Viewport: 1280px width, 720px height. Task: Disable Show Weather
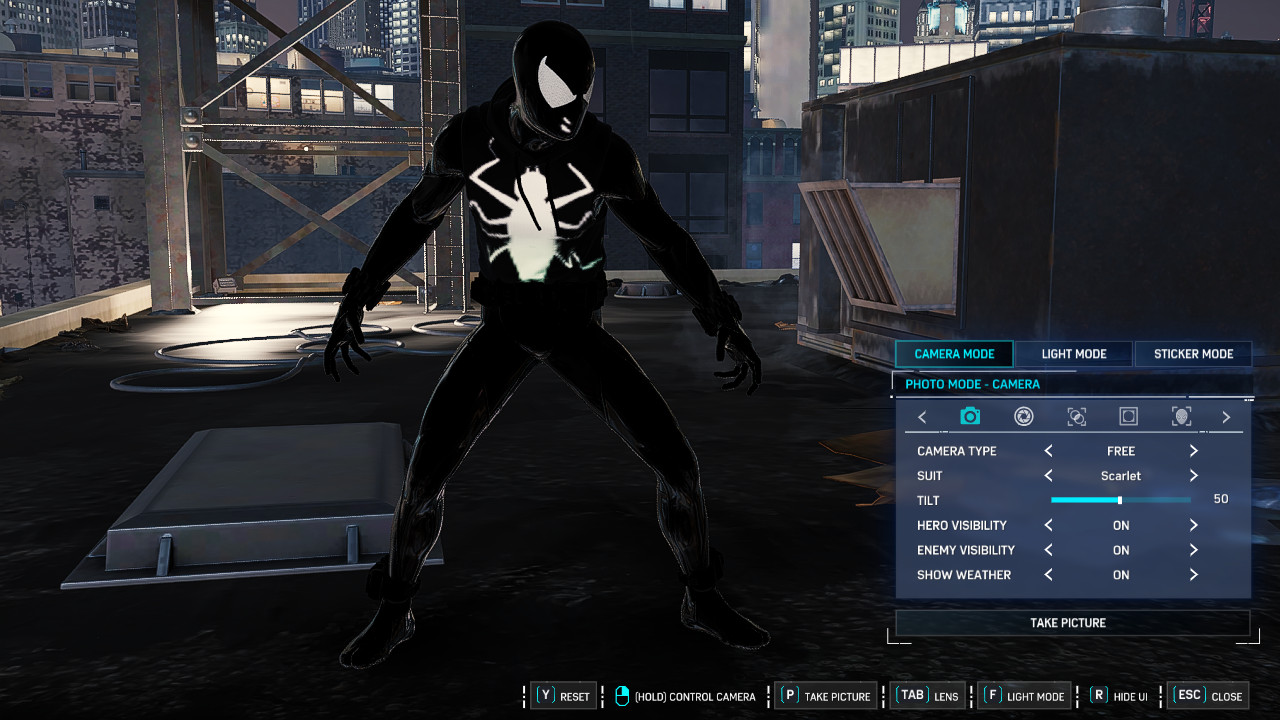point(1193,575)
